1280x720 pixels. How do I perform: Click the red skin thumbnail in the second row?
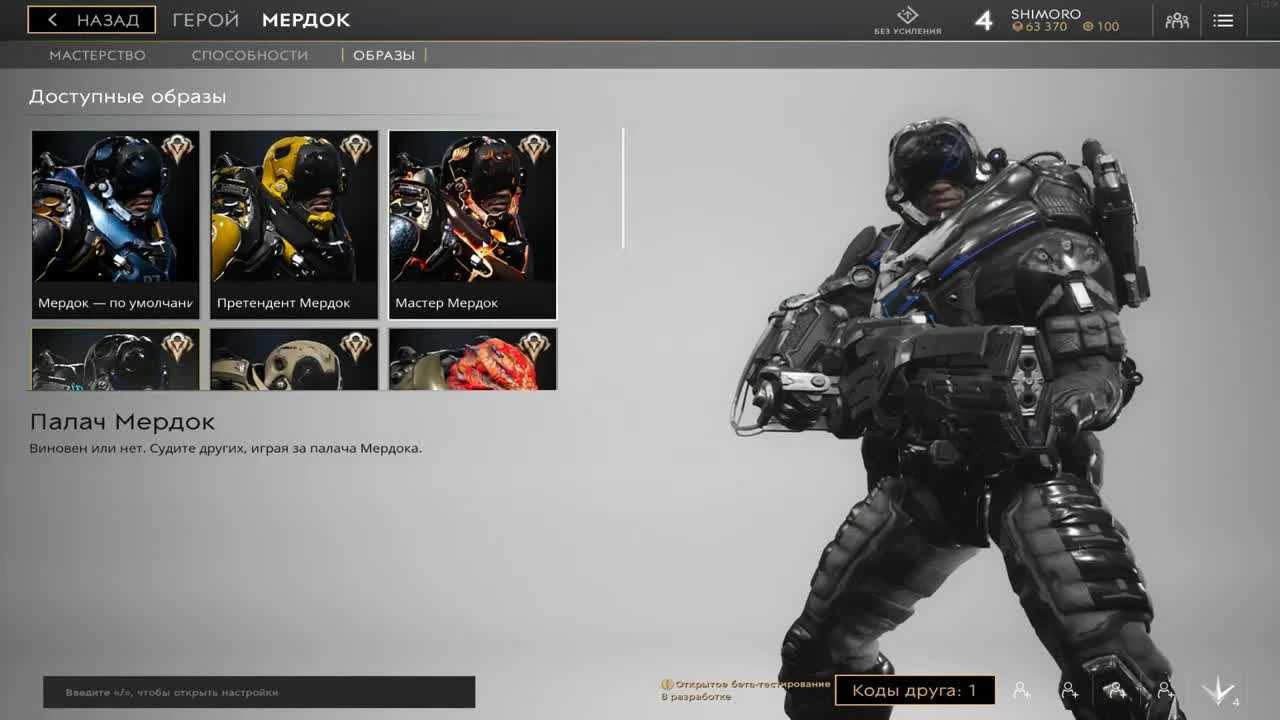click(471, 358)
